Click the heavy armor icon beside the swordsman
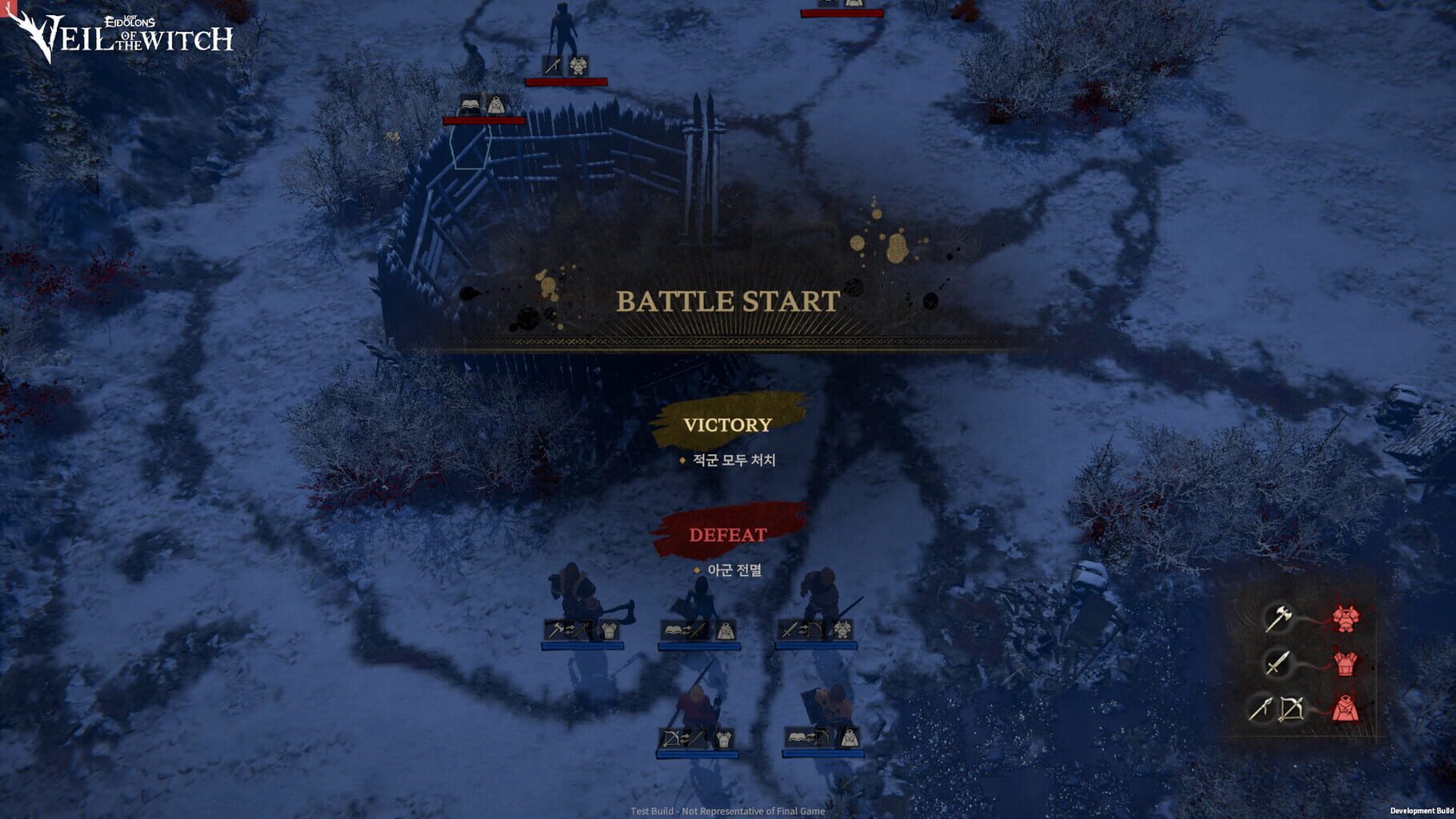Viewport: 1456px width, 819px height. click(842, 630)
